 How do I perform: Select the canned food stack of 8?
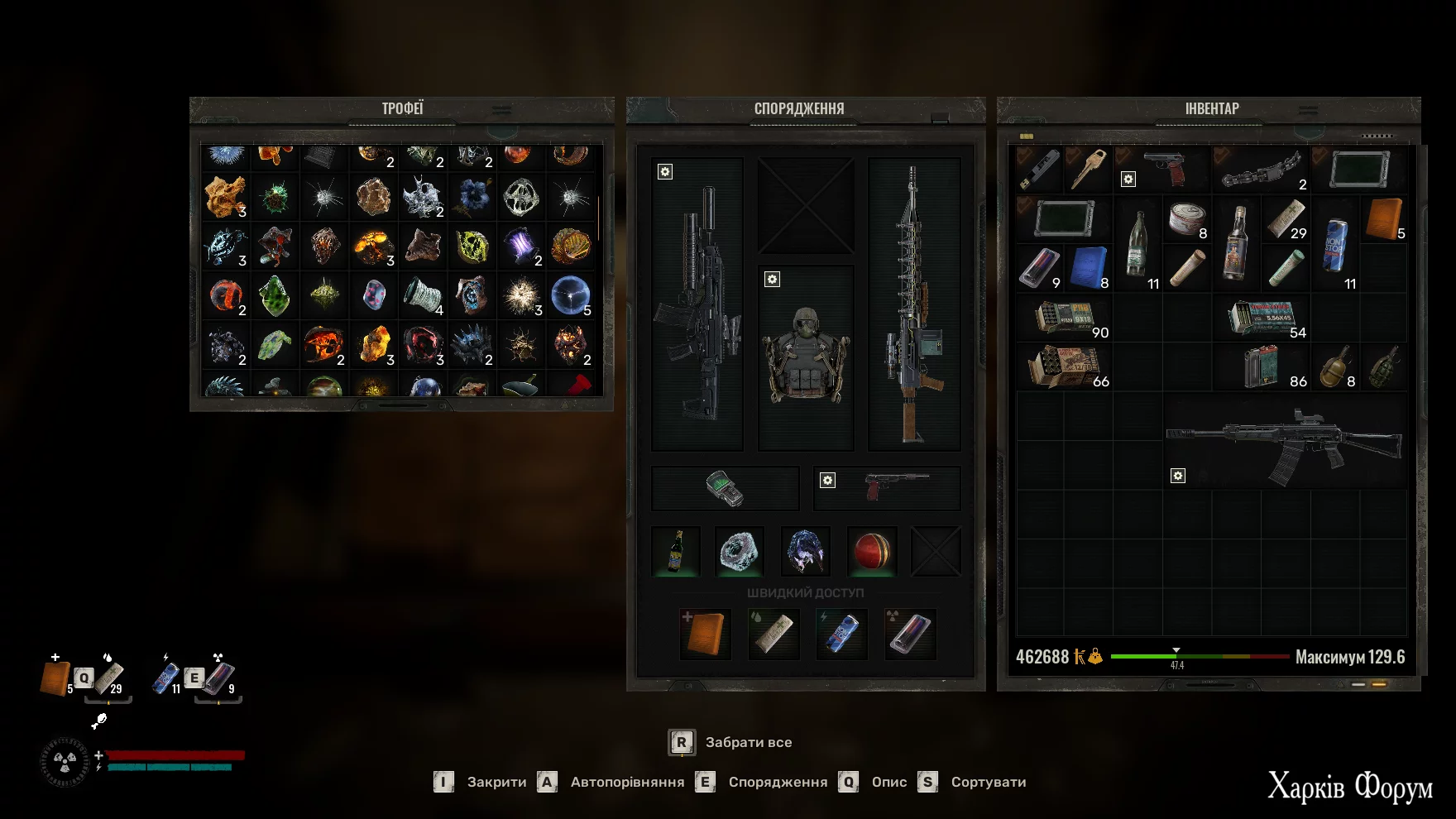pos(1187,220)
